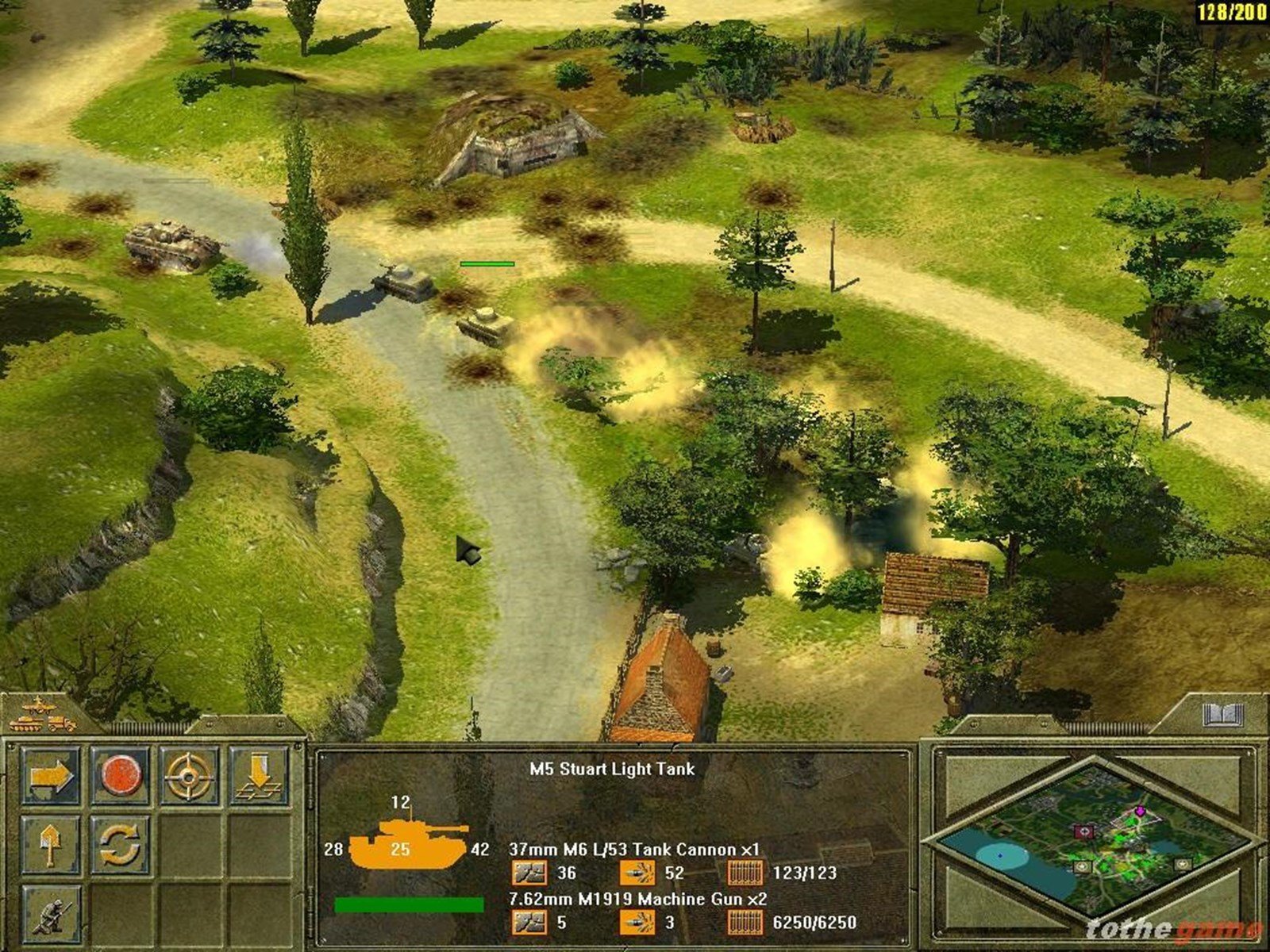Select the supply truck icon in the top-left panel

pos(62,724)
